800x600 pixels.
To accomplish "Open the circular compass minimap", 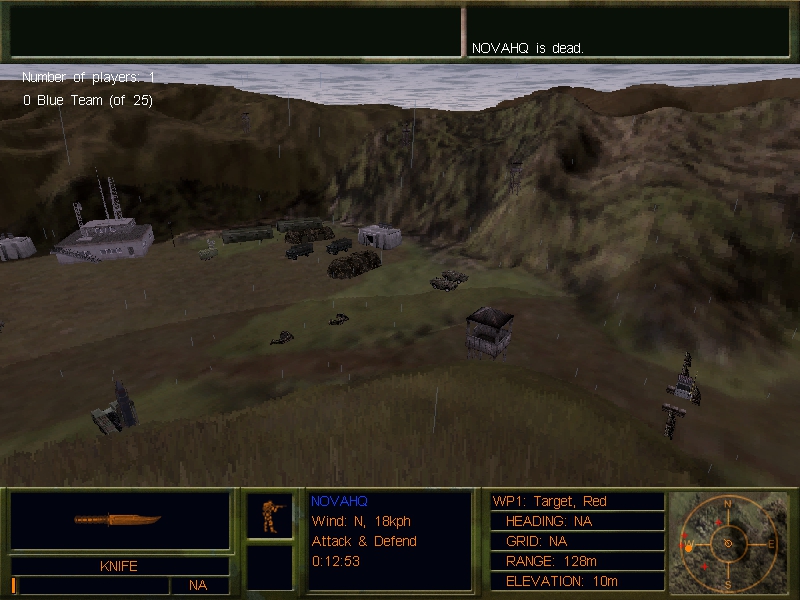I will click(728, 543).
